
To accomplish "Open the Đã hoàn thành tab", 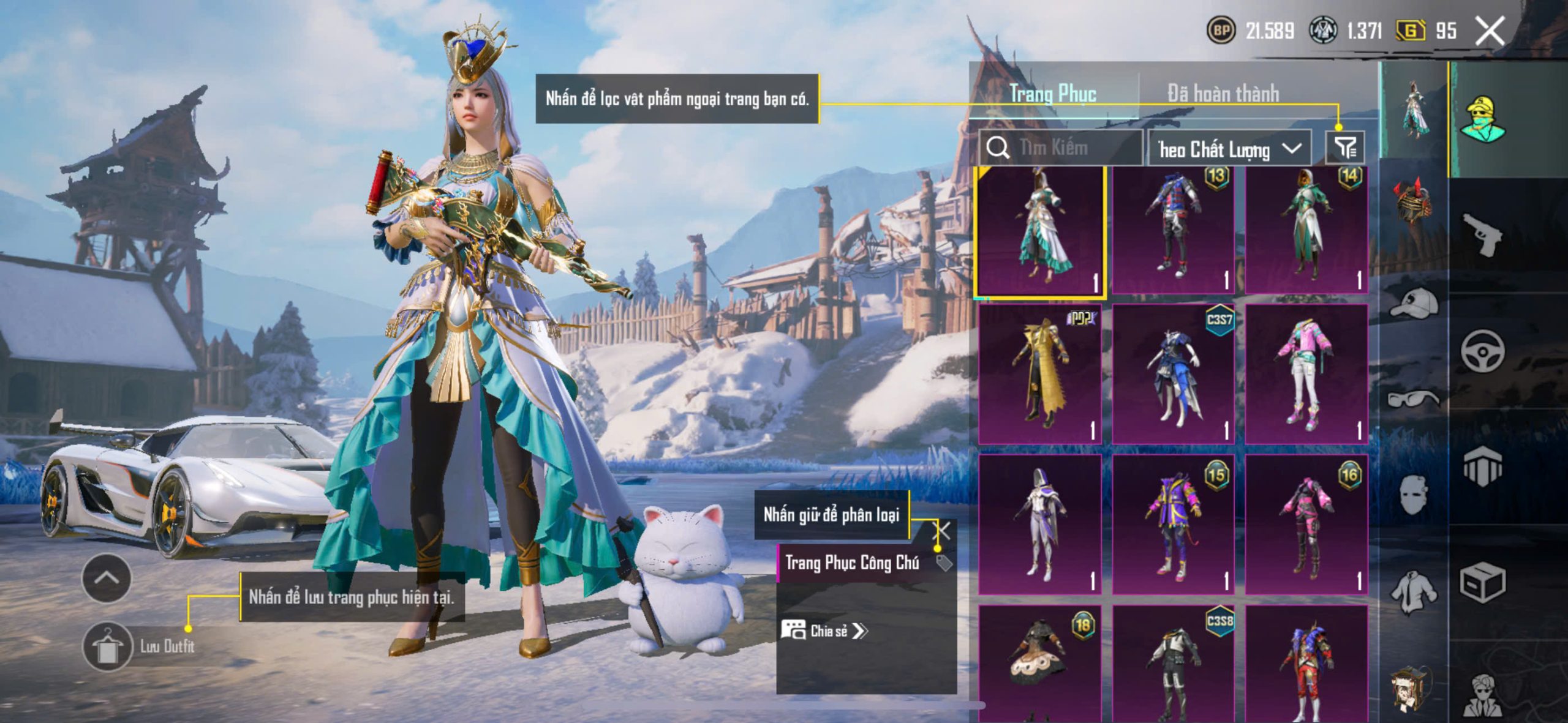I will [1223, 94].
